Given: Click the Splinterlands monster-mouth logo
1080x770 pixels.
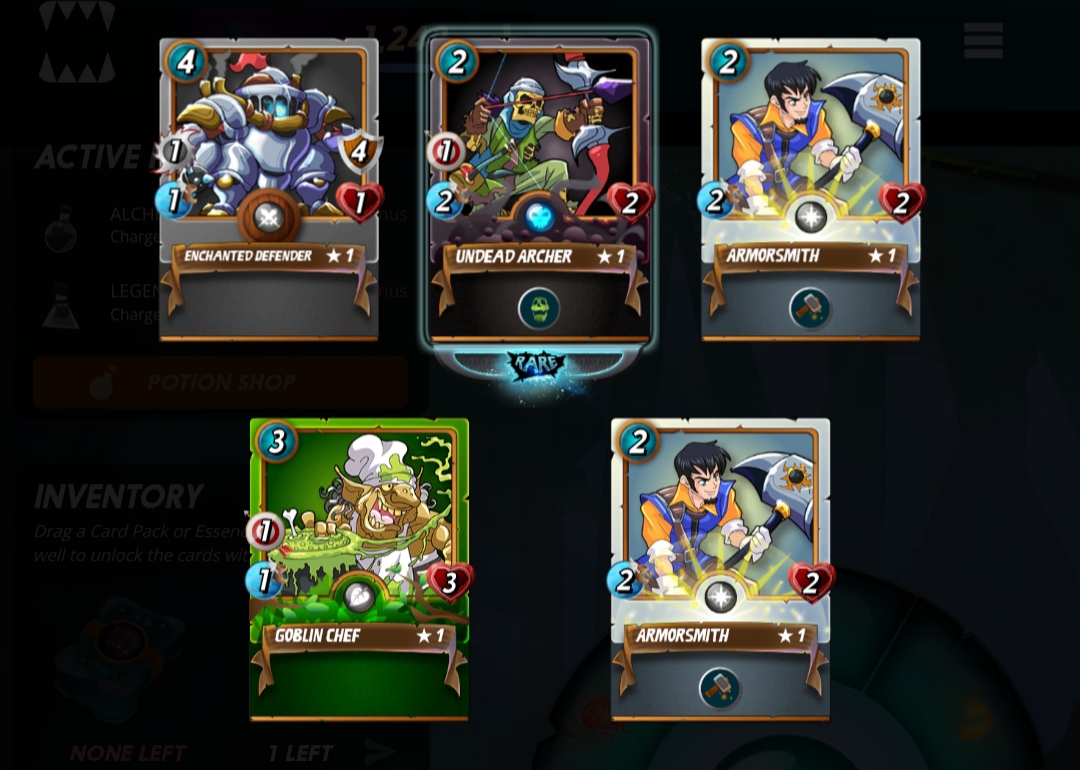Looking at the screenshot, I should [77, 42].
